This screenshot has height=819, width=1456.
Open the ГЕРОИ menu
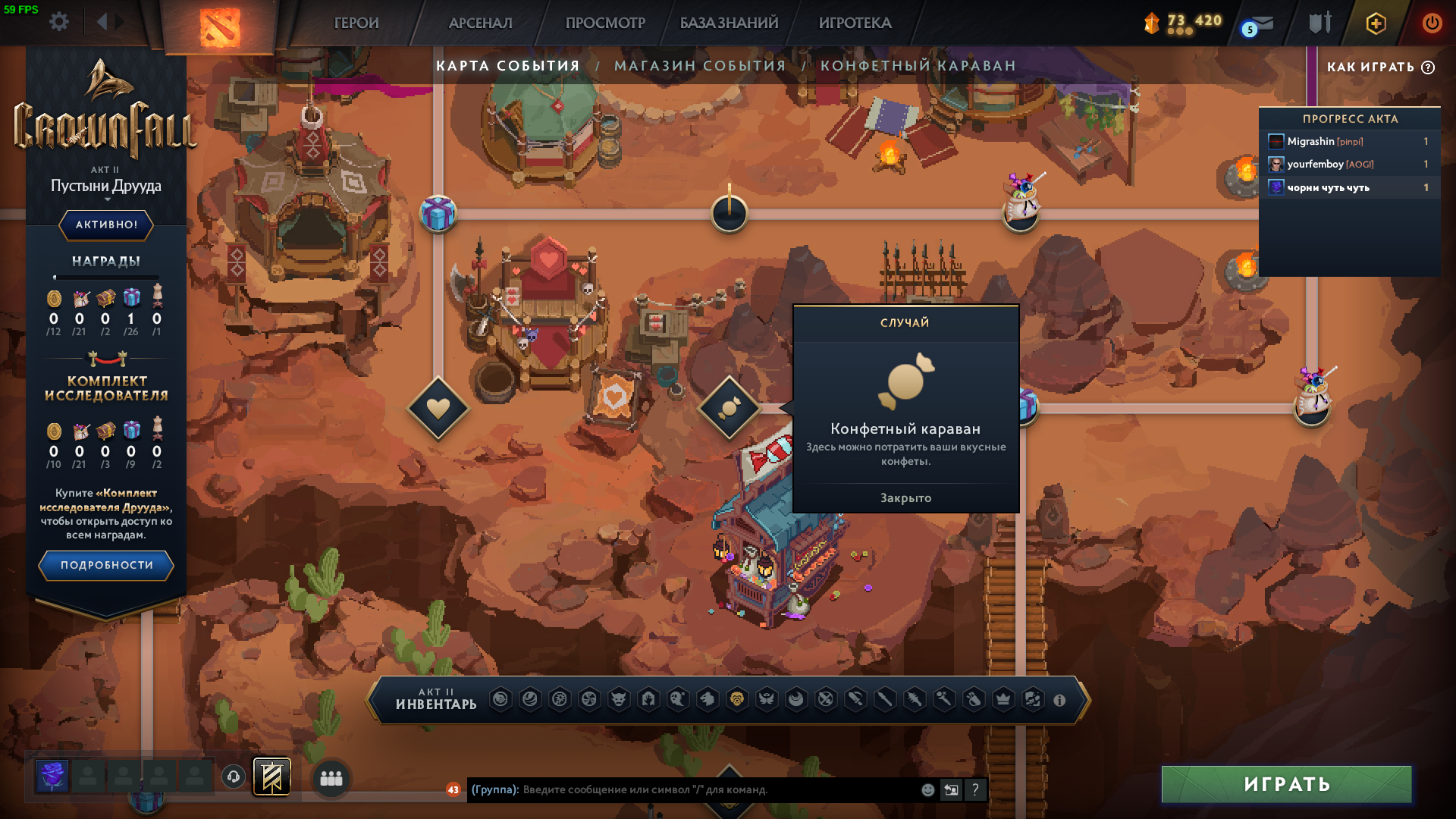[356, 23]
